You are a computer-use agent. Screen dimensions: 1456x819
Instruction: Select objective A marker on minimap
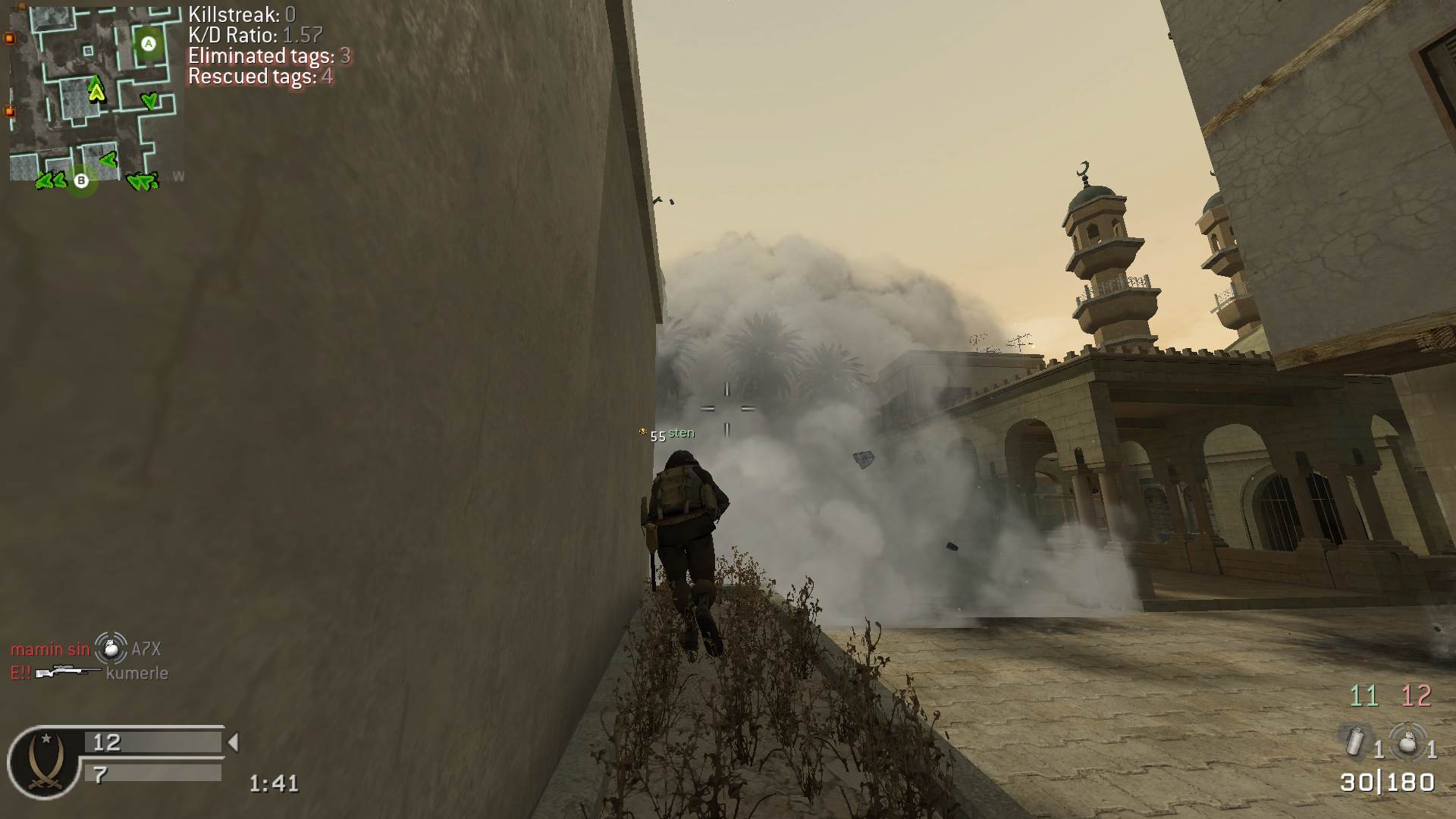149,44
